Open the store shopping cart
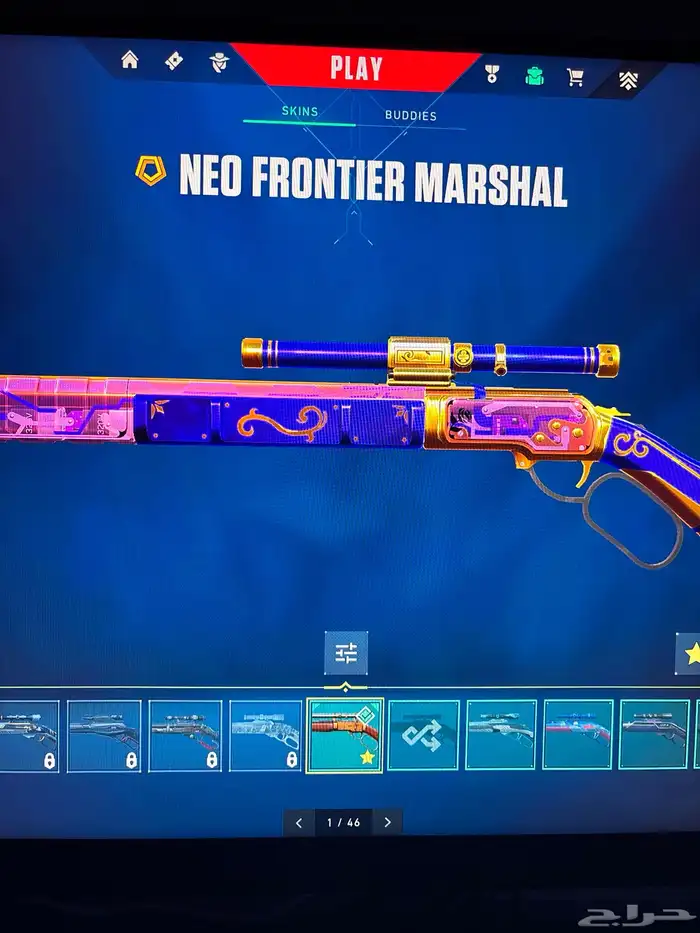The width and height of the screenshot is (700, 933). 576,77
